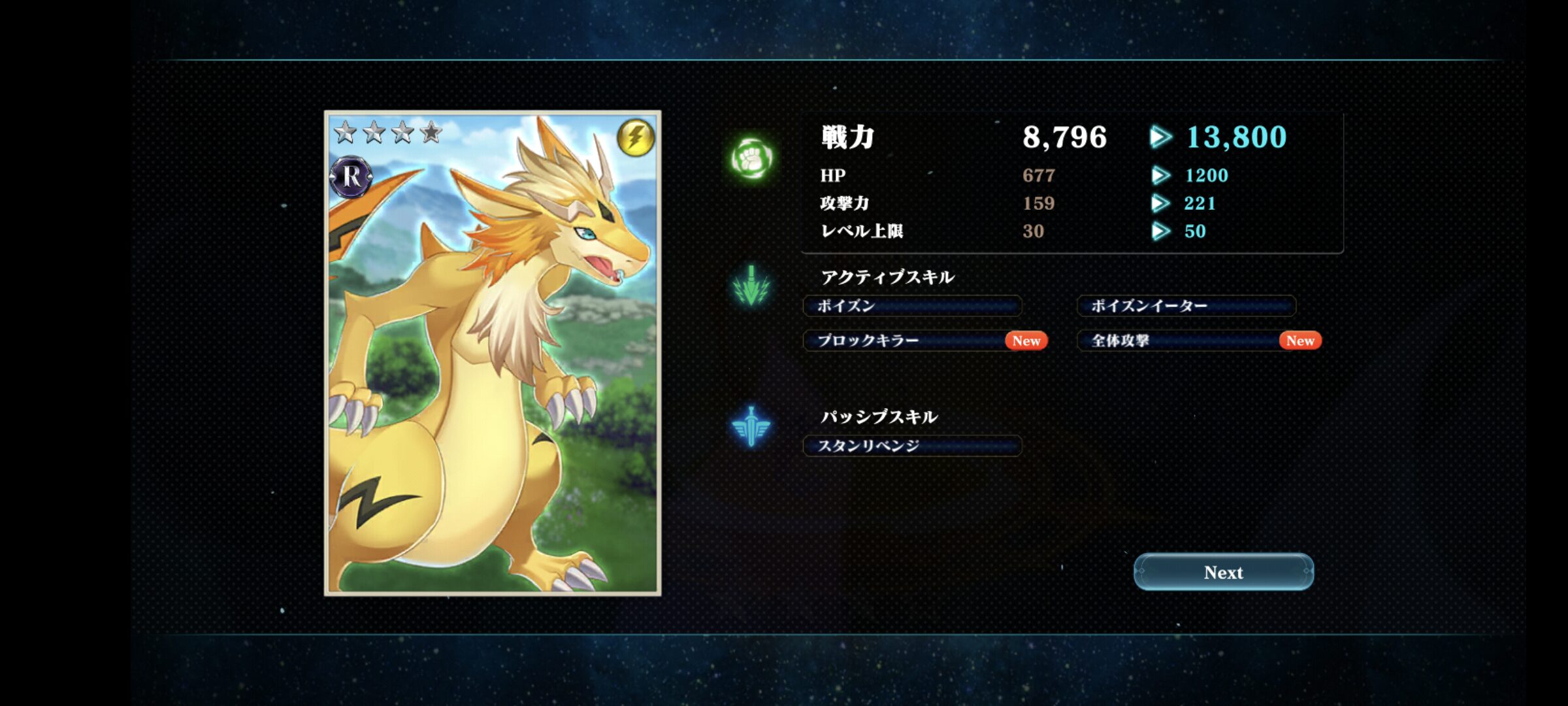Show the スタンリベンジ passive skill
1568x706 pixels.
click(912, 446)
